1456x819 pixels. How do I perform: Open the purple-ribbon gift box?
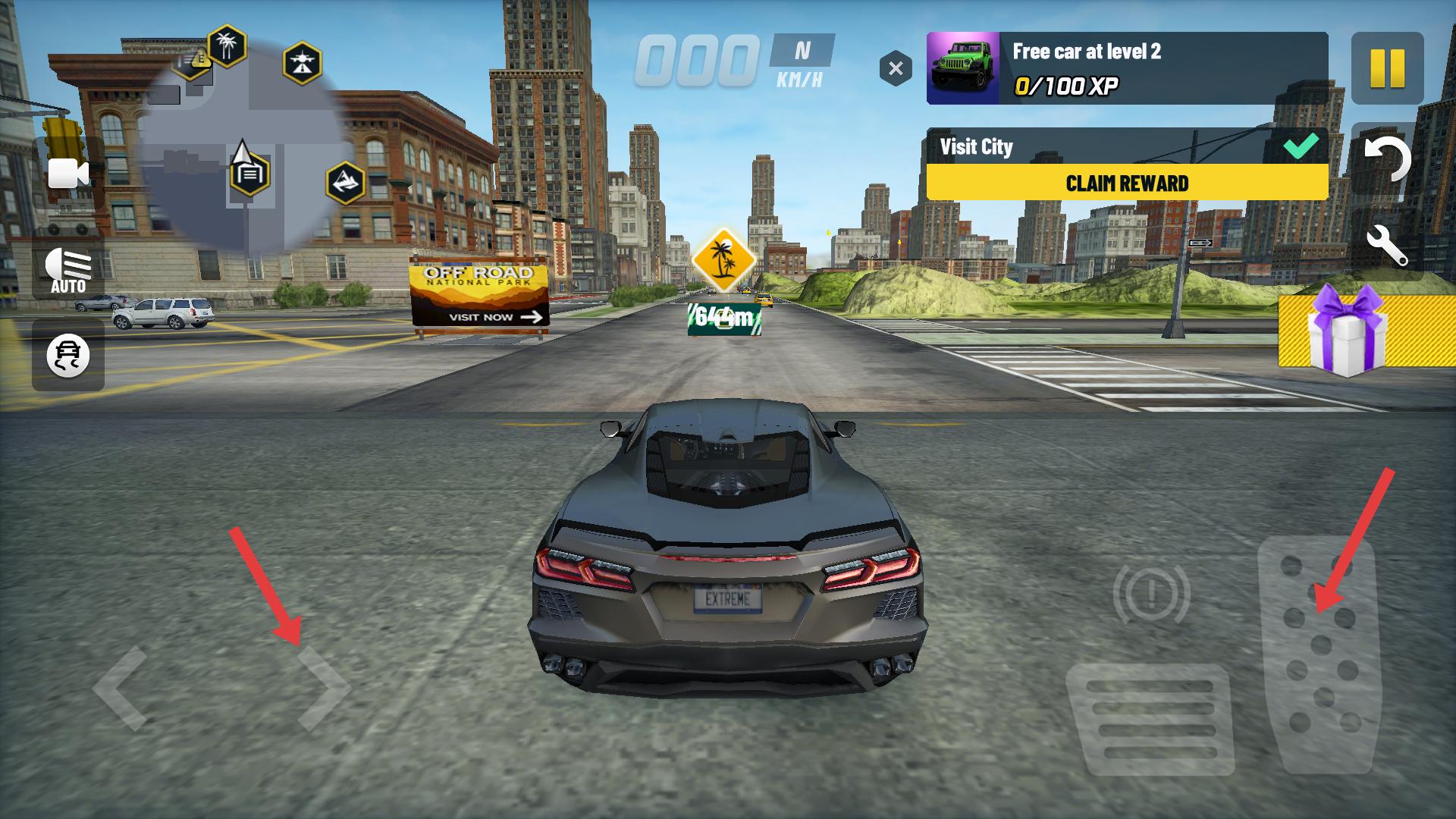pos(1348,331)
